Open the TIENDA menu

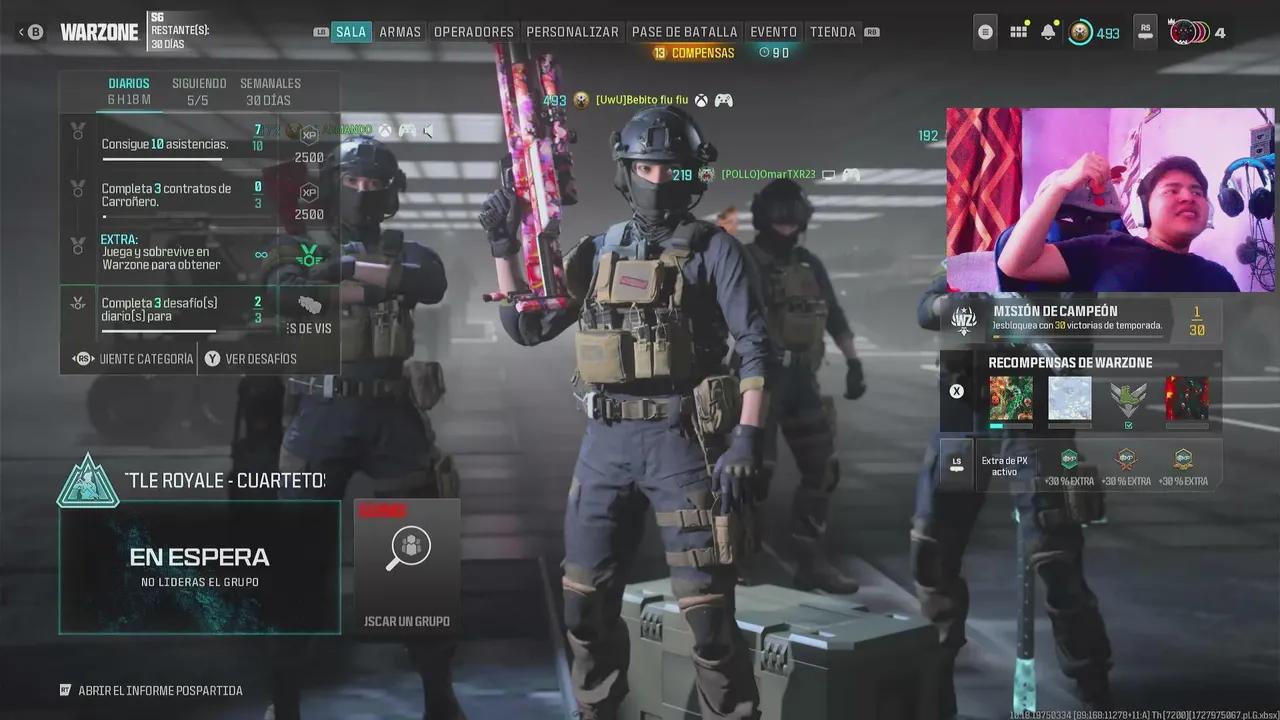click(832, 31)
